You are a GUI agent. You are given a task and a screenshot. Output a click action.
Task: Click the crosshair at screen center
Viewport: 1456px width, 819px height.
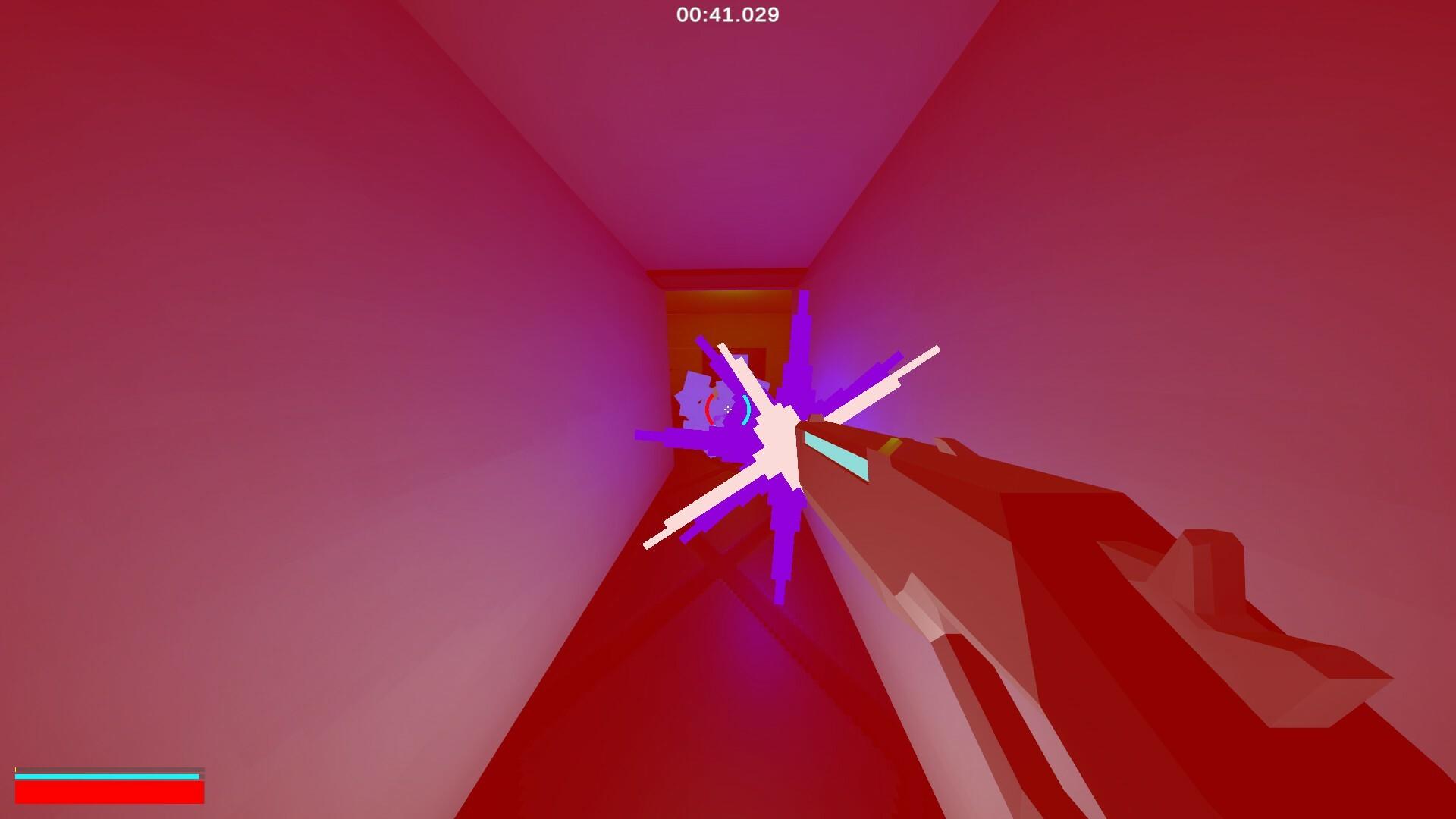pos(727,409)
